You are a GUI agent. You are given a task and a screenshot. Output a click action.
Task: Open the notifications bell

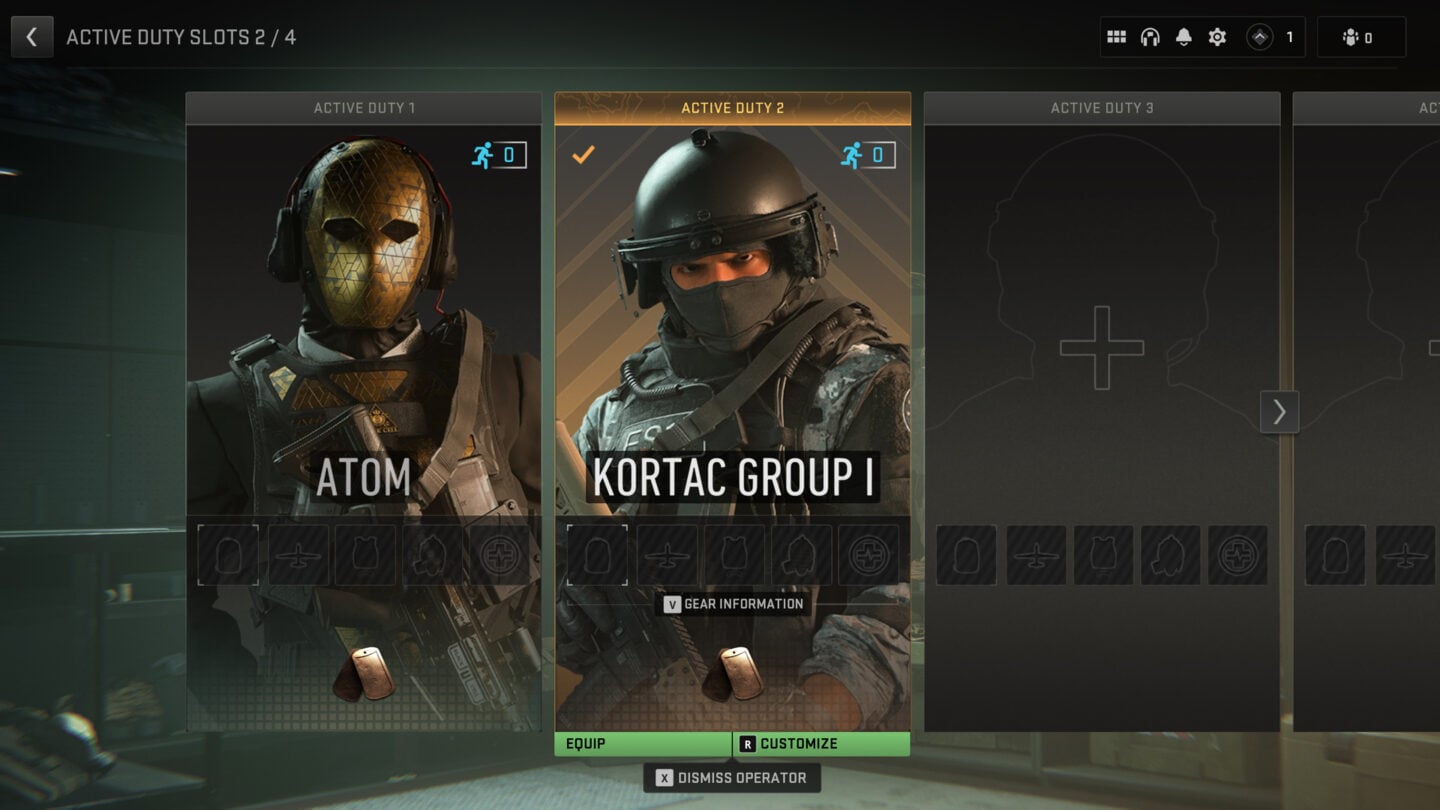1185,36
